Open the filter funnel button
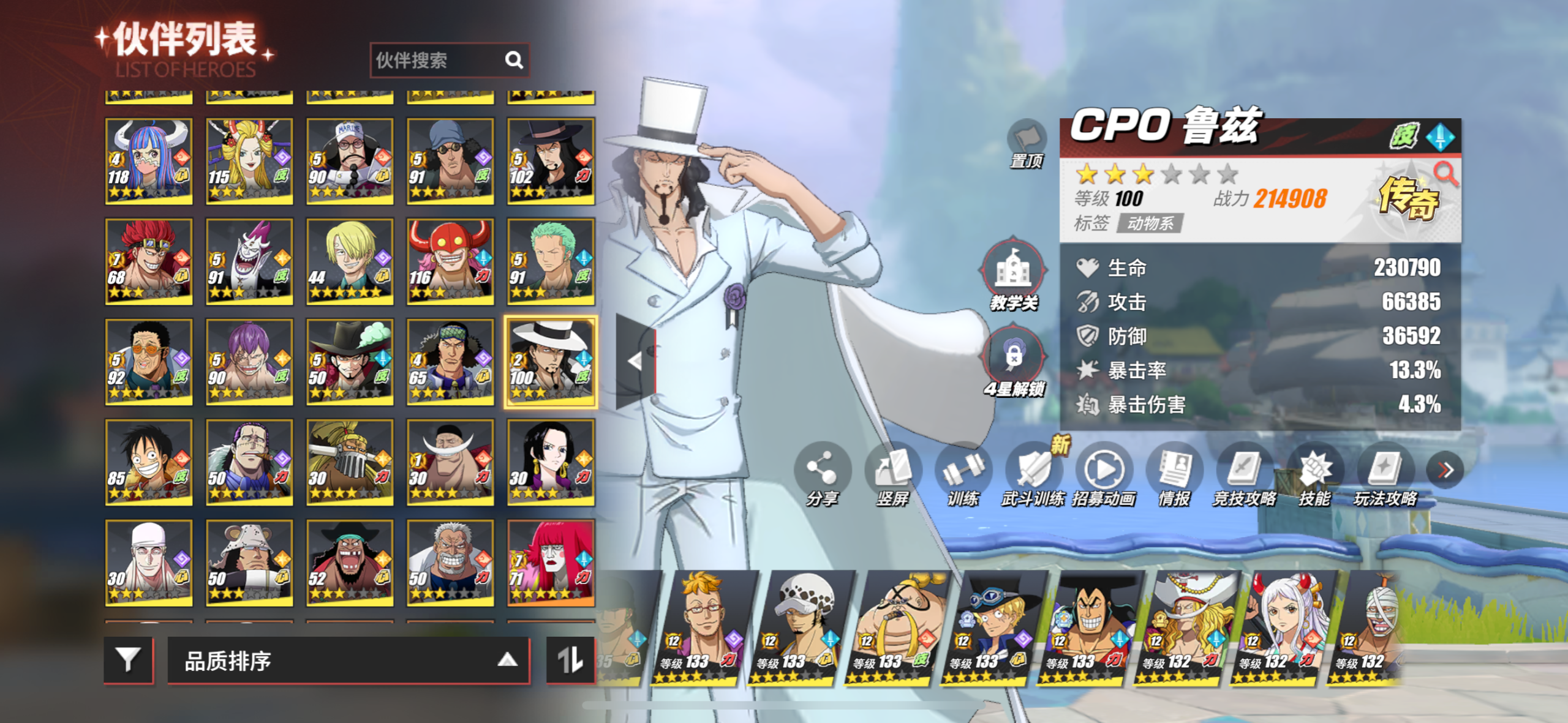The height and width of the screenshot is (723, 1568). pos(128,660)
